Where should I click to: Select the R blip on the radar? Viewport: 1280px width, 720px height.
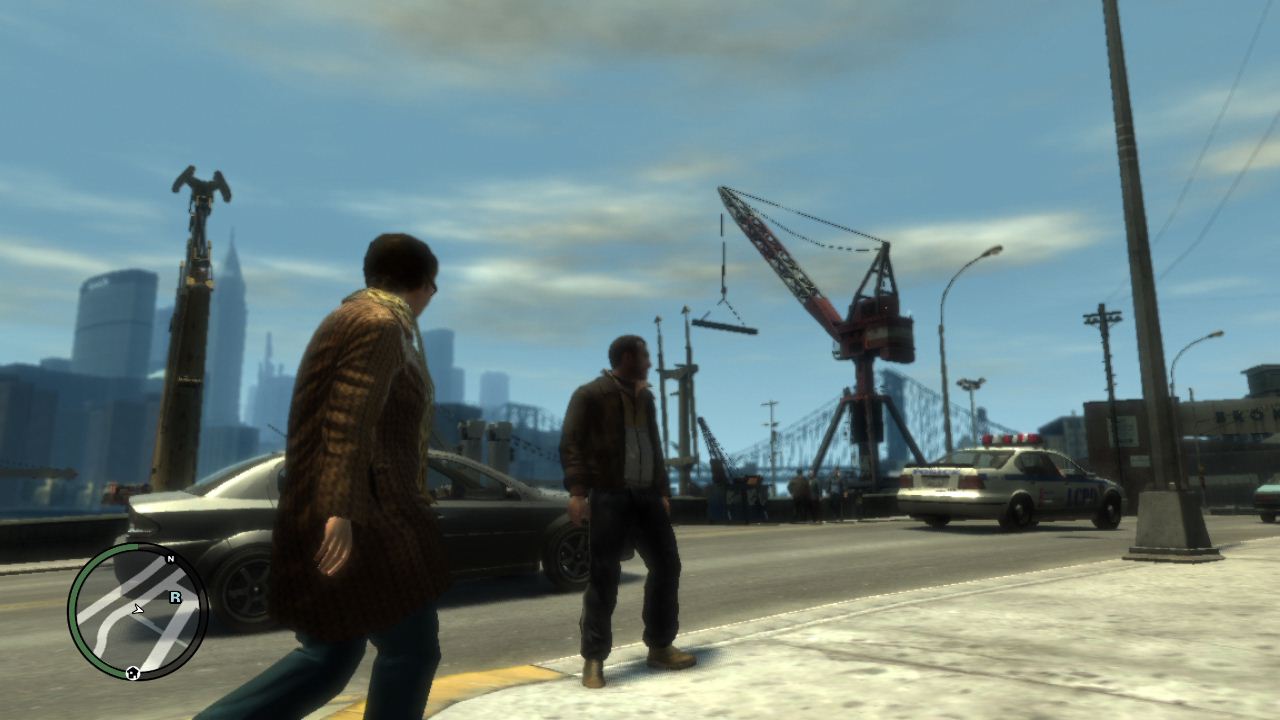coord(175,597)
